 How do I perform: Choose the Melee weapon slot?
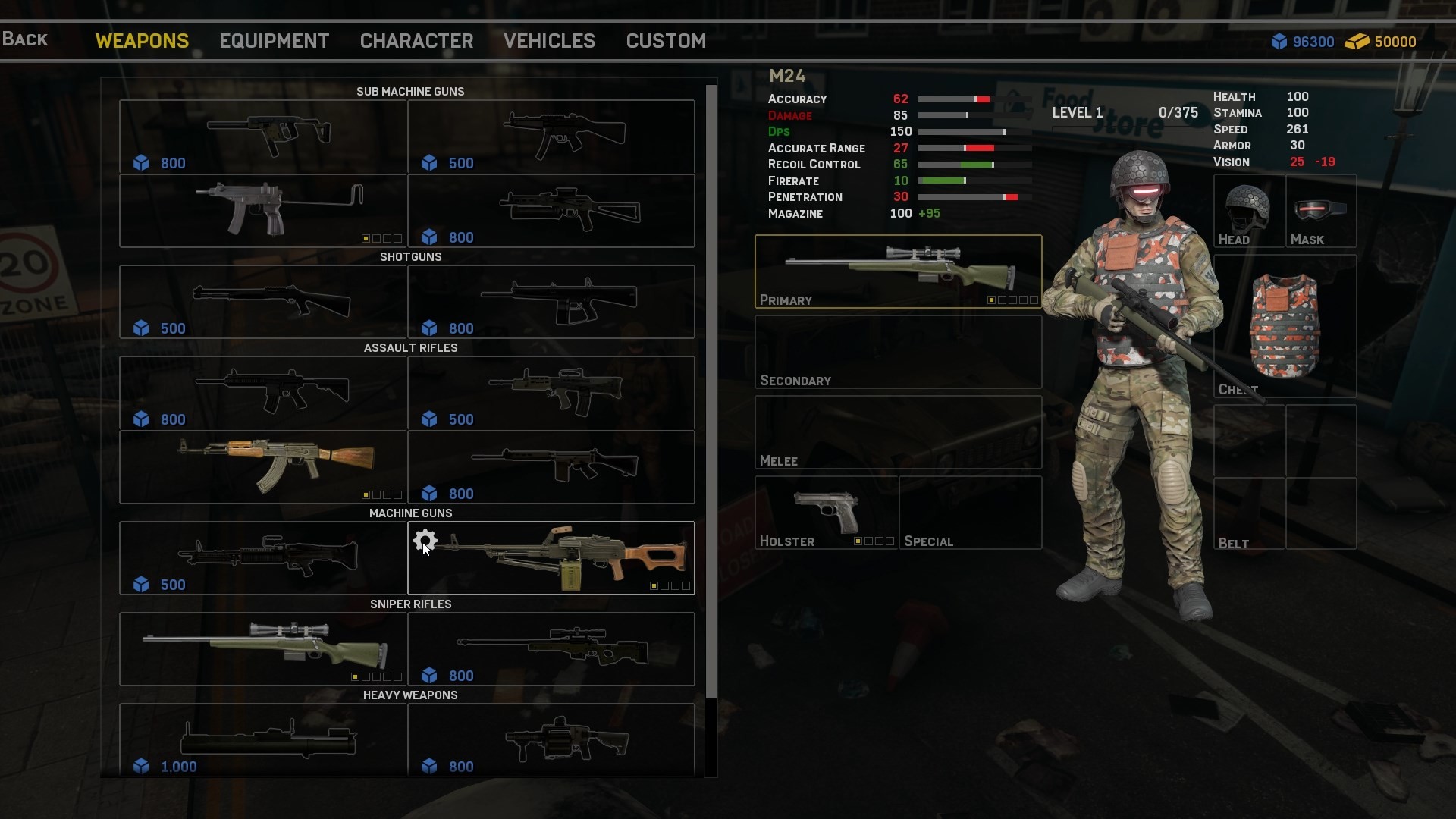point(898,432)
